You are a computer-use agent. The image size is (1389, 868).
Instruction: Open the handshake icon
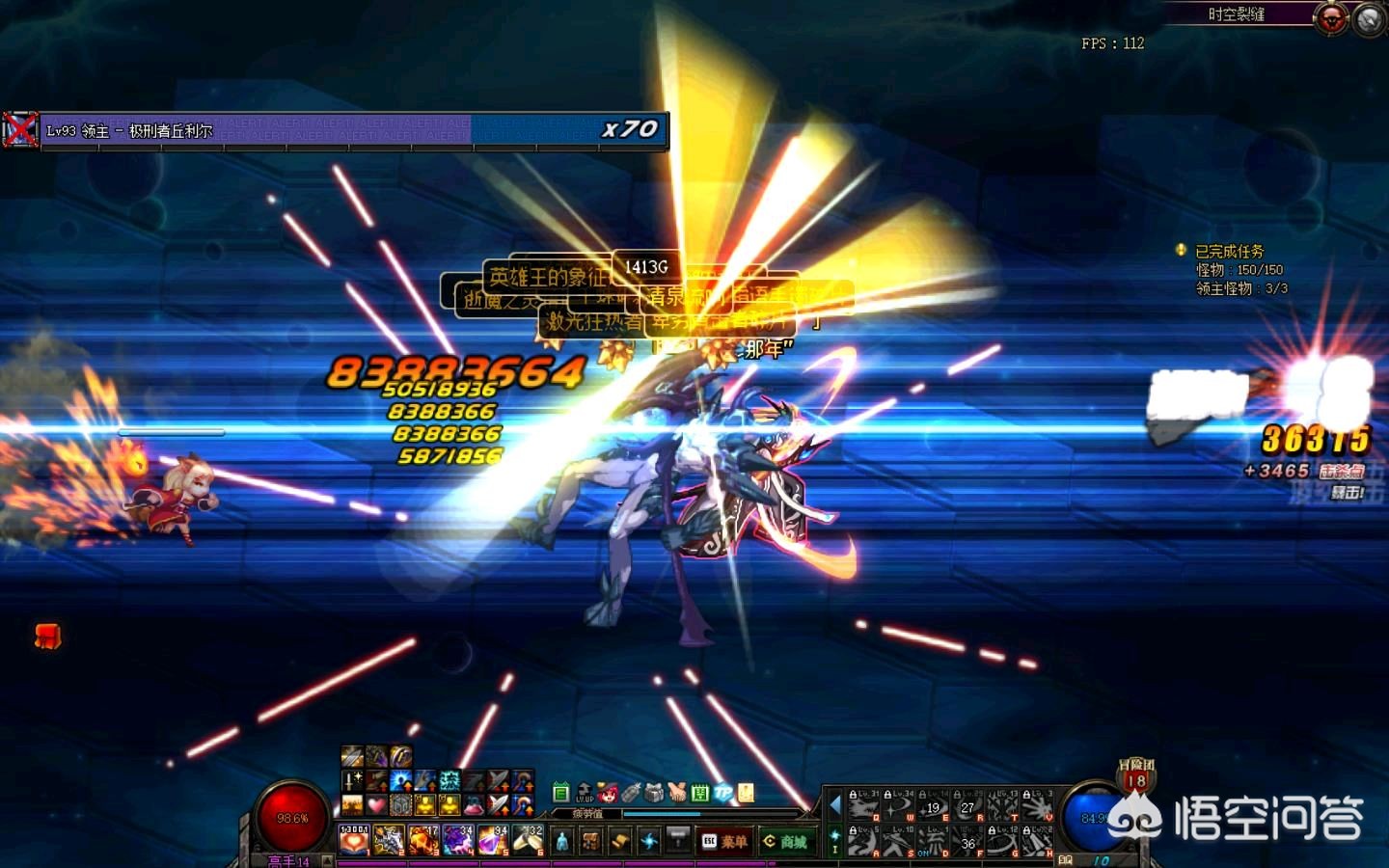(677, 793)
